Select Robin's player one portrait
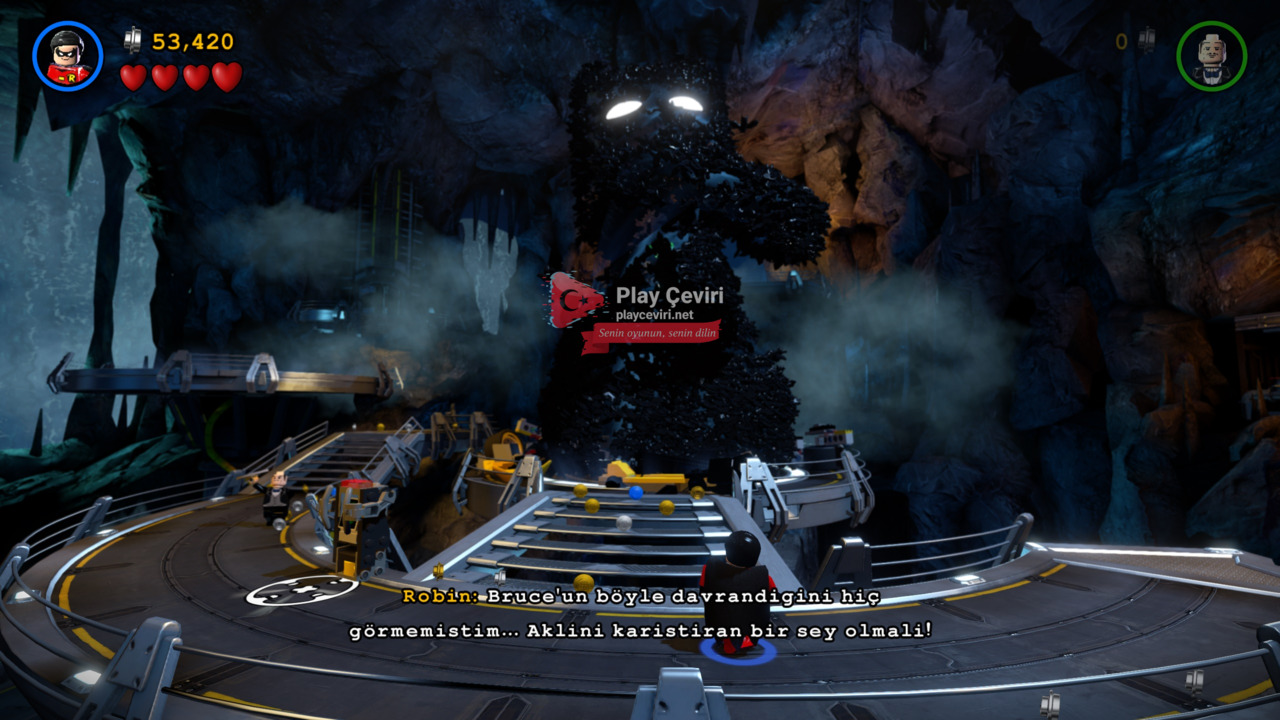 67,56
